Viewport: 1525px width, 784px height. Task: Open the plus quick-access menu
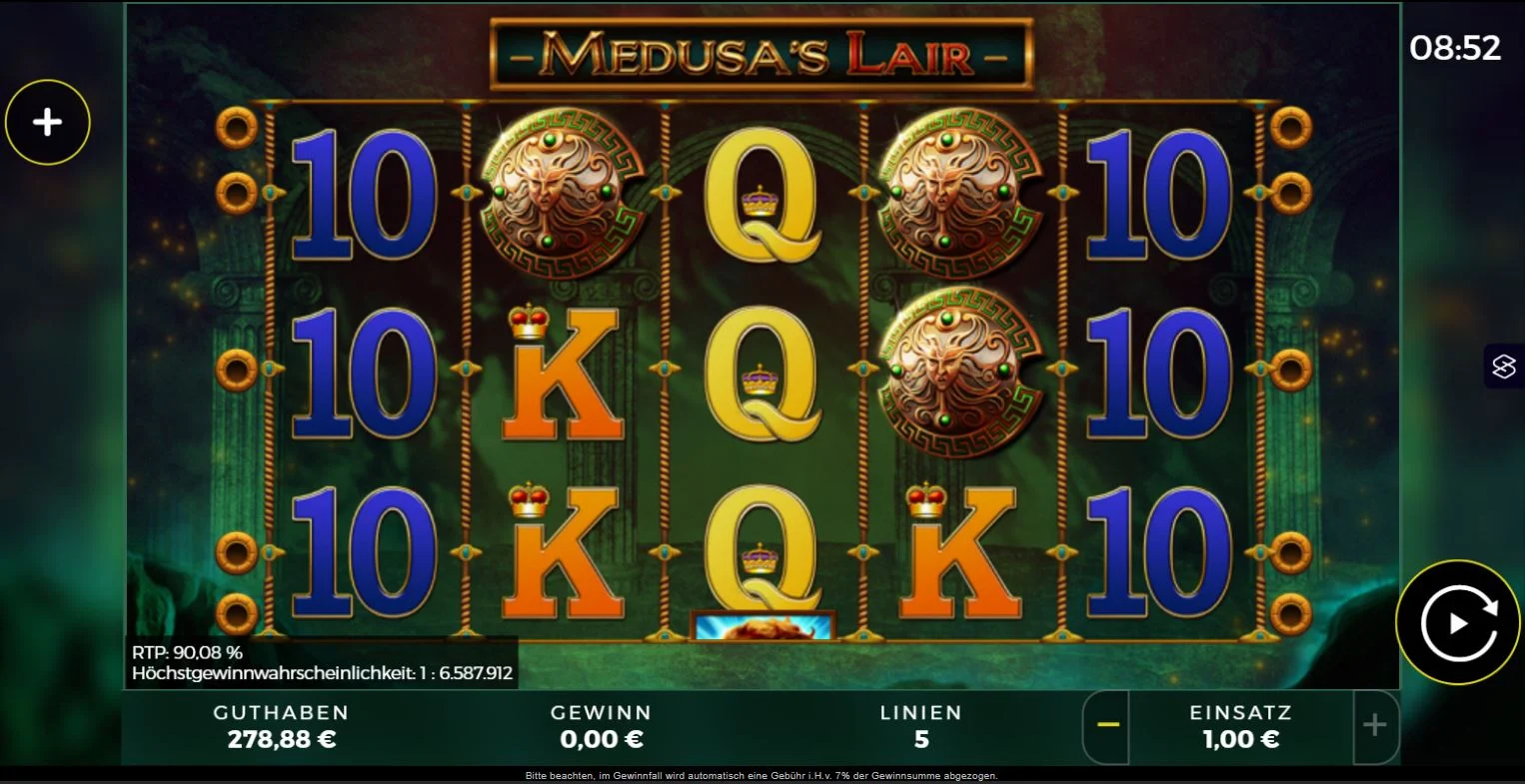pyautogui.click(x=47, y=121)
